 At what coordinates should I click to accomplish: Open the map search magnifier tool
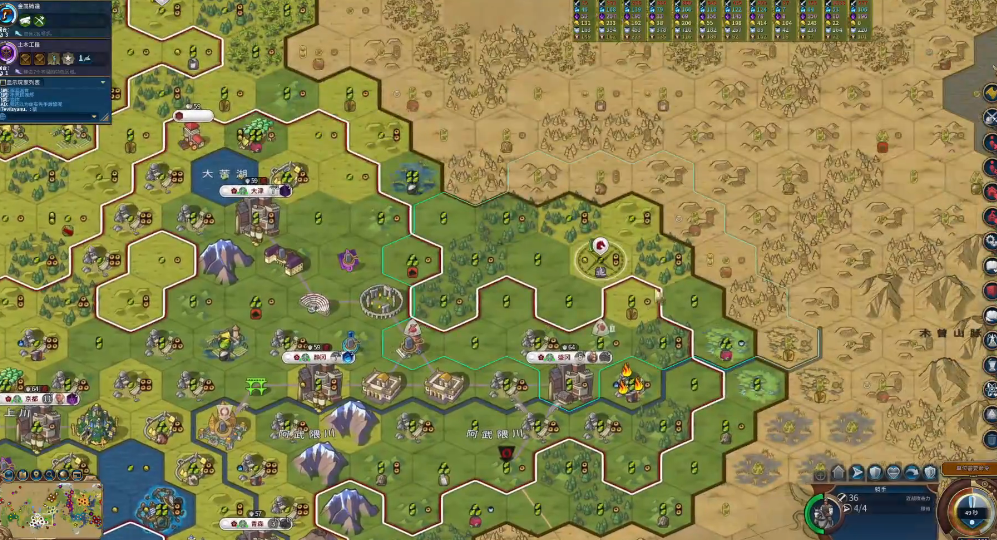click(x=50, y=475)
